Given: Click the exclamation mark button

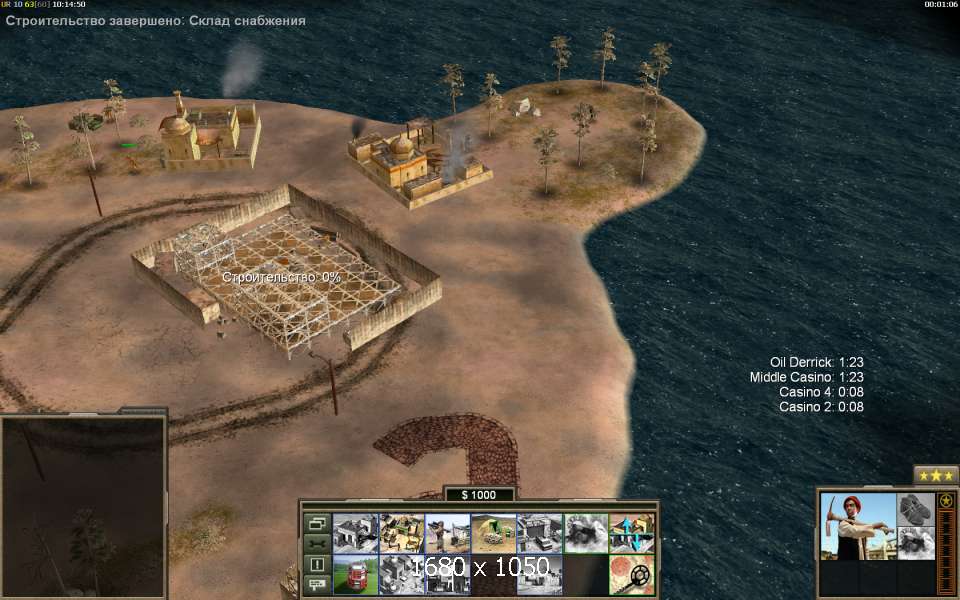Looking at the screenshot, I should [317, 564].
